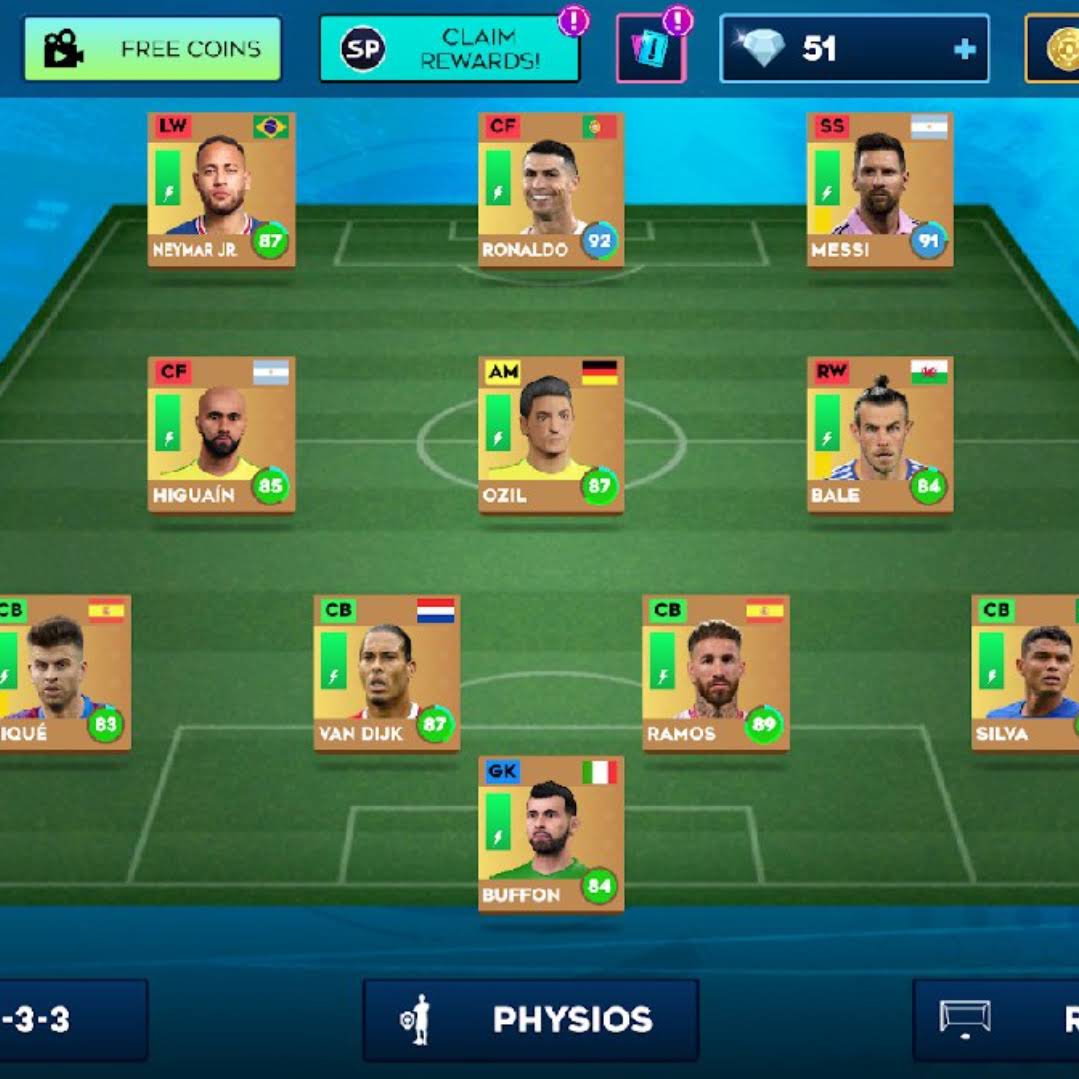This screenshot has width=1079, height=1079.
Task: Choose the Messi player card
Action: (880, 190)
